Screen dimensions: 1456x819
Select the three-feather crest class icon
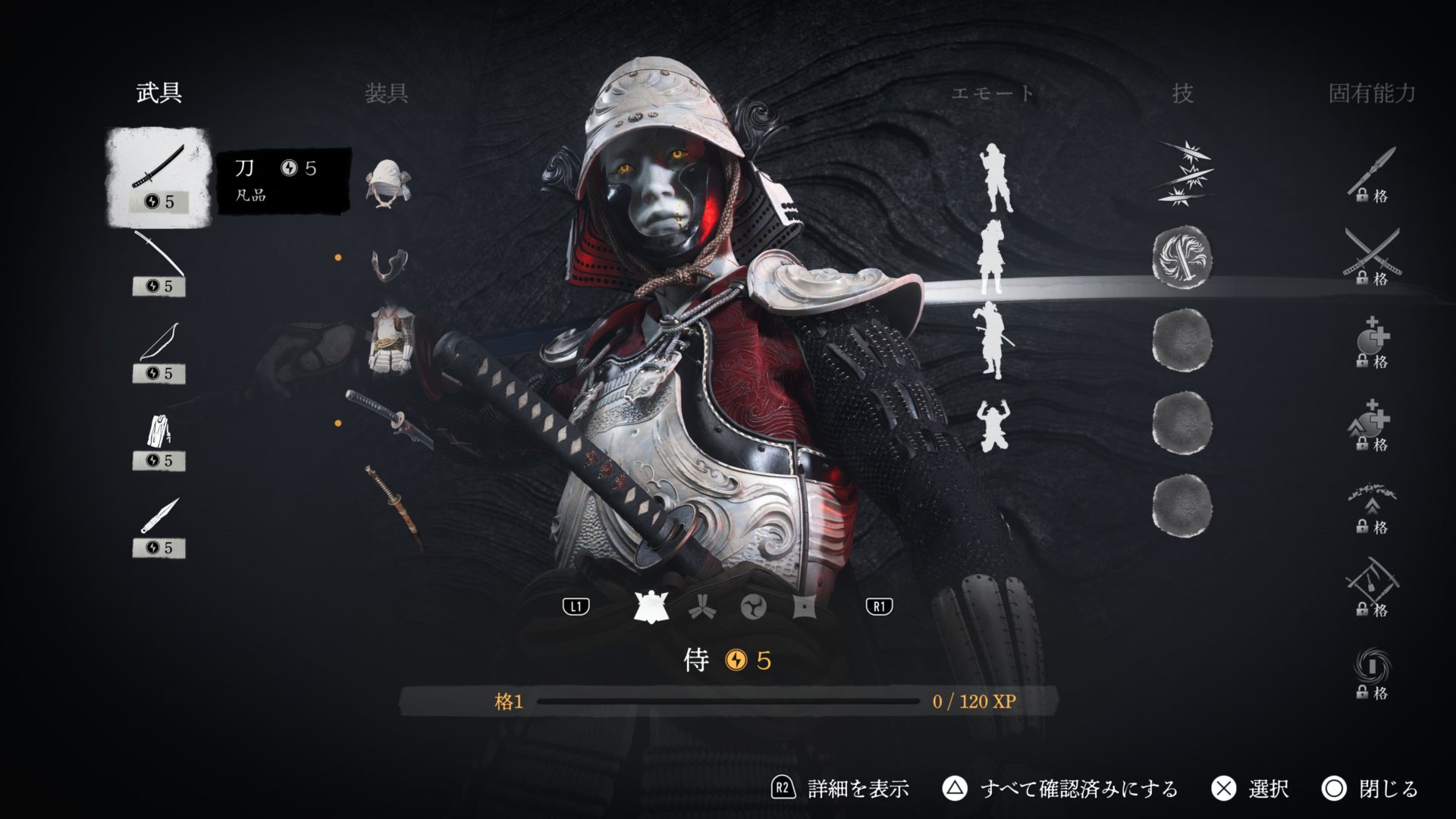pos(701,607)
